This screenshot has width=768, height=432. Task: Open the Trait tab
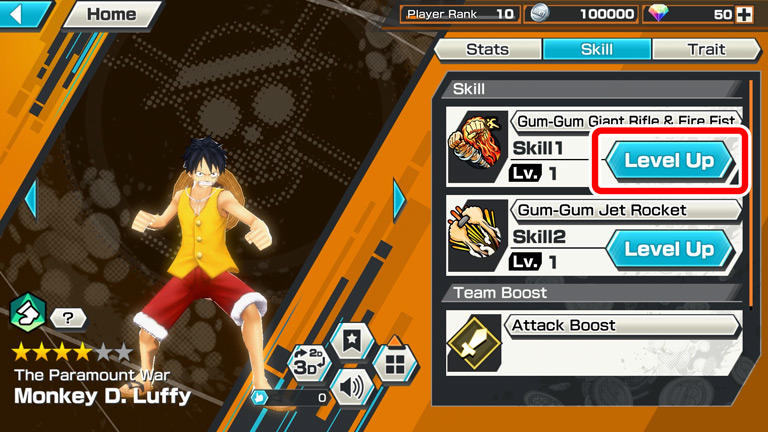pyautogui.click(x=705, y=49)
